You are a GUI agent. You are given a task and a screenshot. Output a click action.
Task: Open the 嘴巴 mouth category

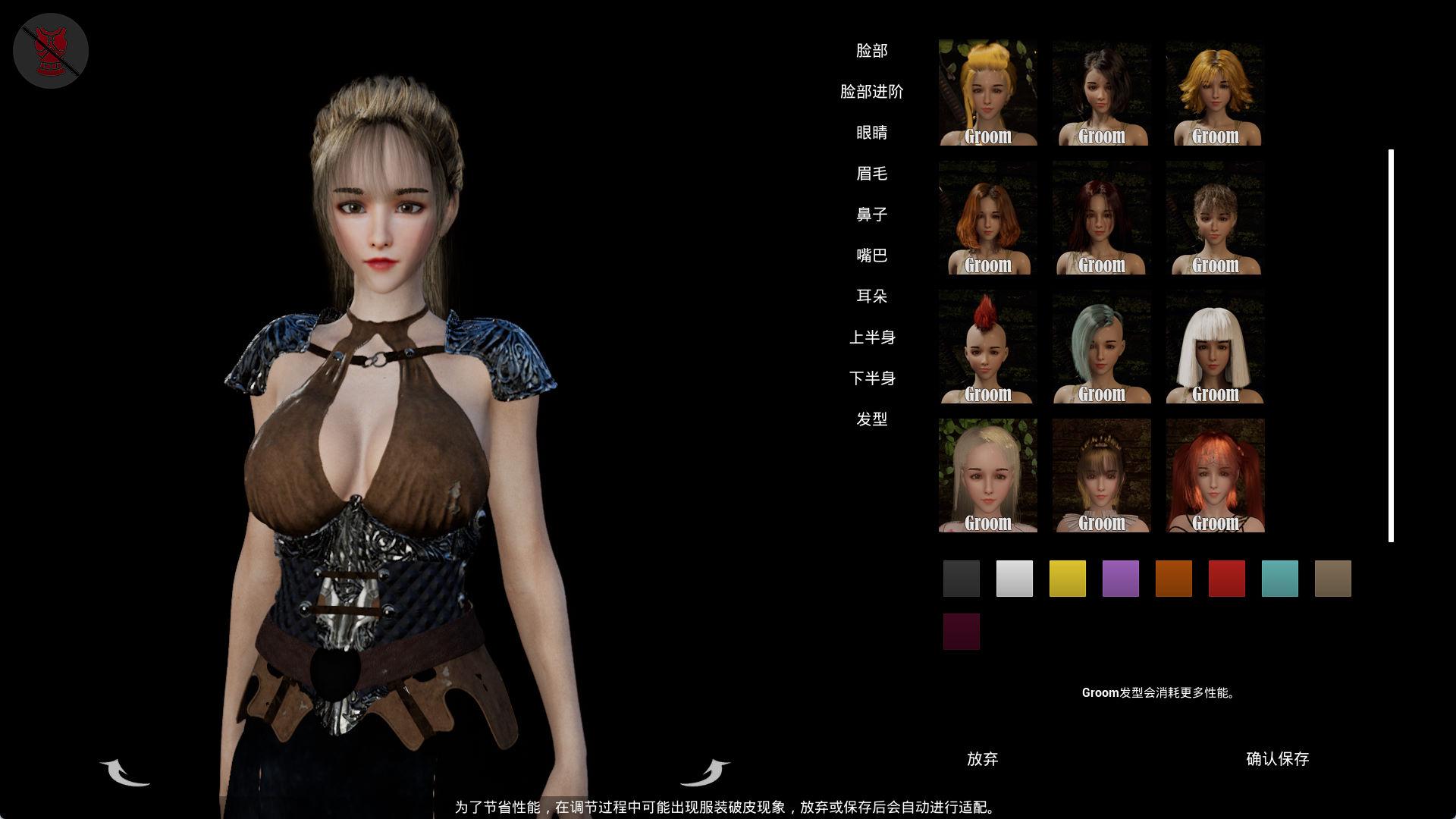tap(871, 256)
